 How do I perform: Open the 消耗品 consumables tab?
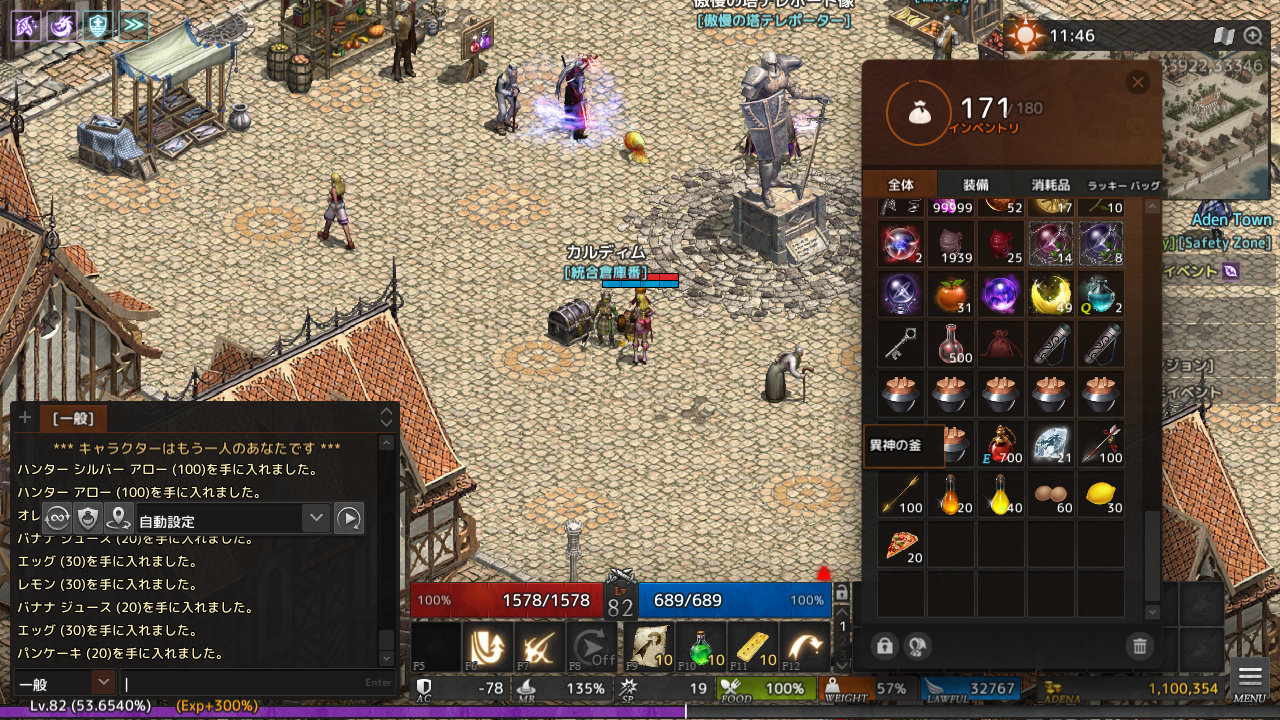tap(1050, 185)
